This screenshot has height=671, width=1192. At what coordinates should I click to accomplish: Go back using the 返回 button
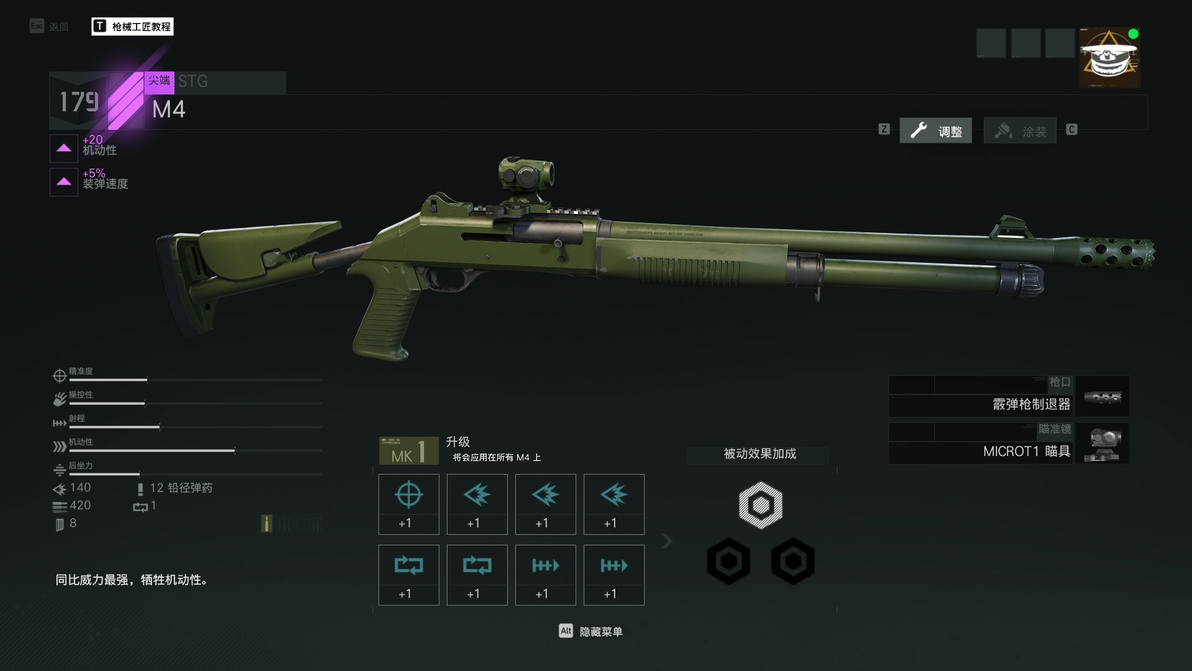coord(50,26)
